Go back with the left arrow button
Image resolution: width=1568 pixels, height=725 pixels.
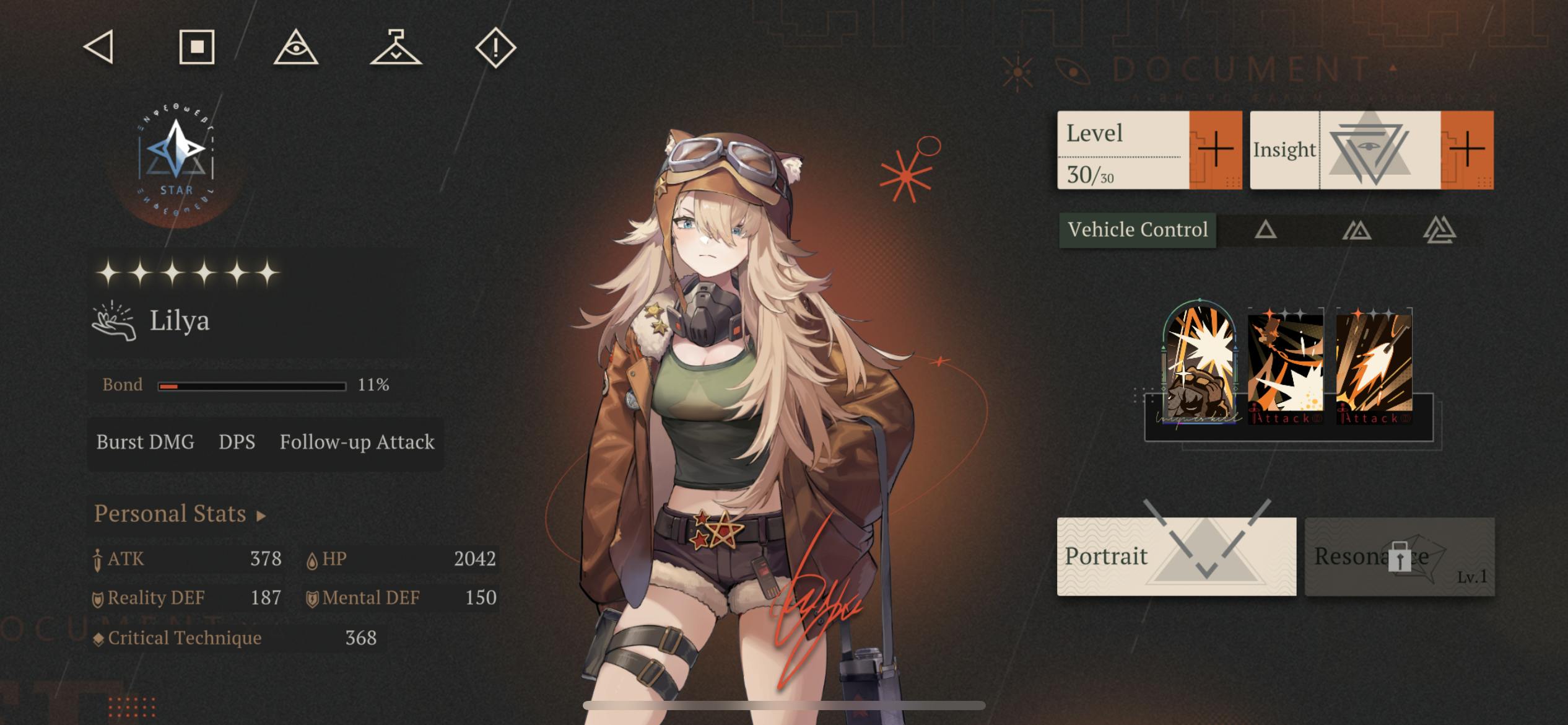[99, 47]
